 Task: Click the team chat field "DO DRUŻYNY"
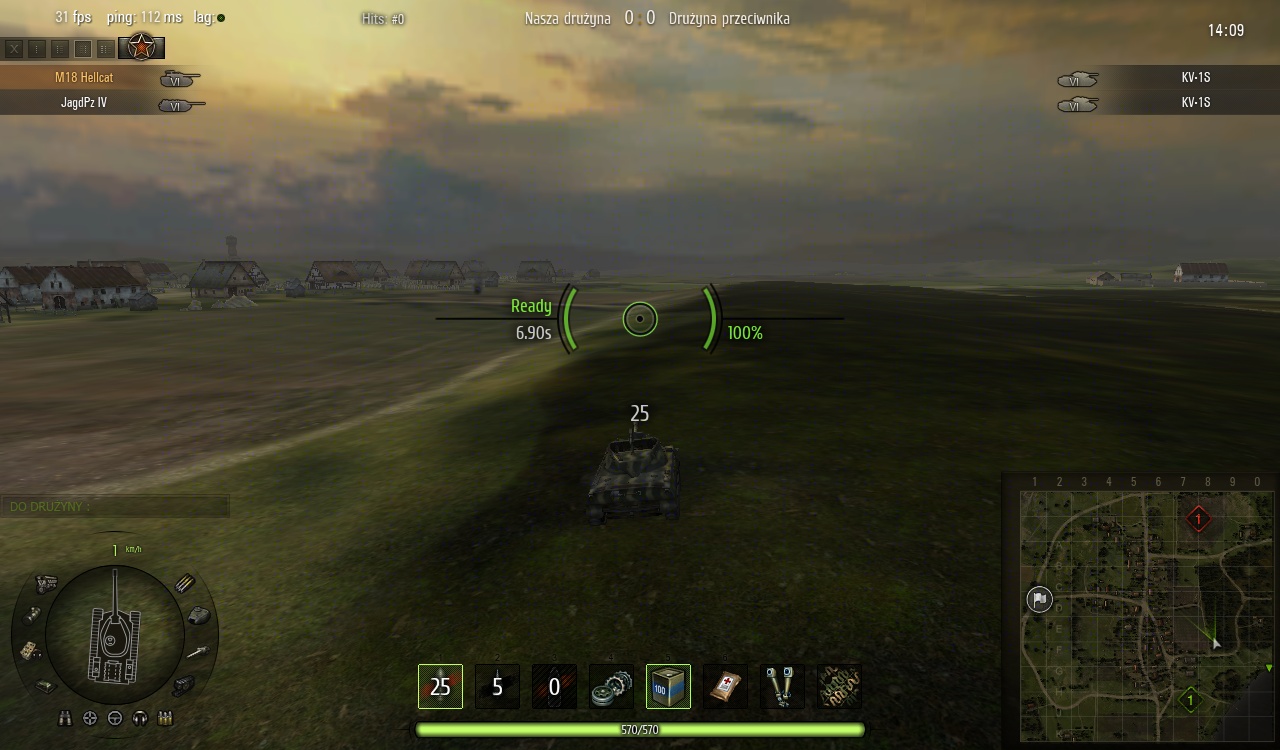tap(115, 507)
